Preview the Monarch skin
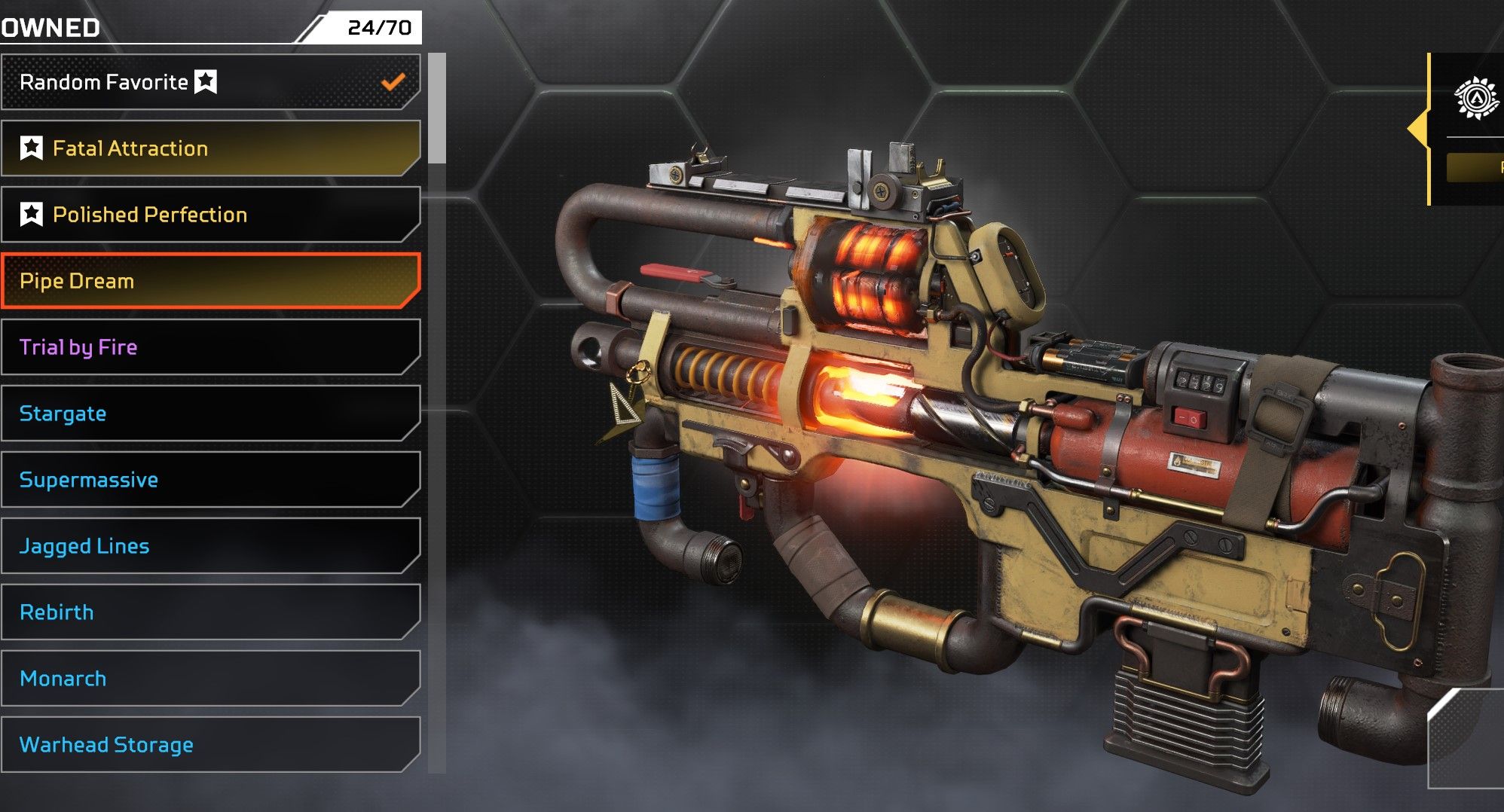The image size is (1504, 812). (209, 679)
